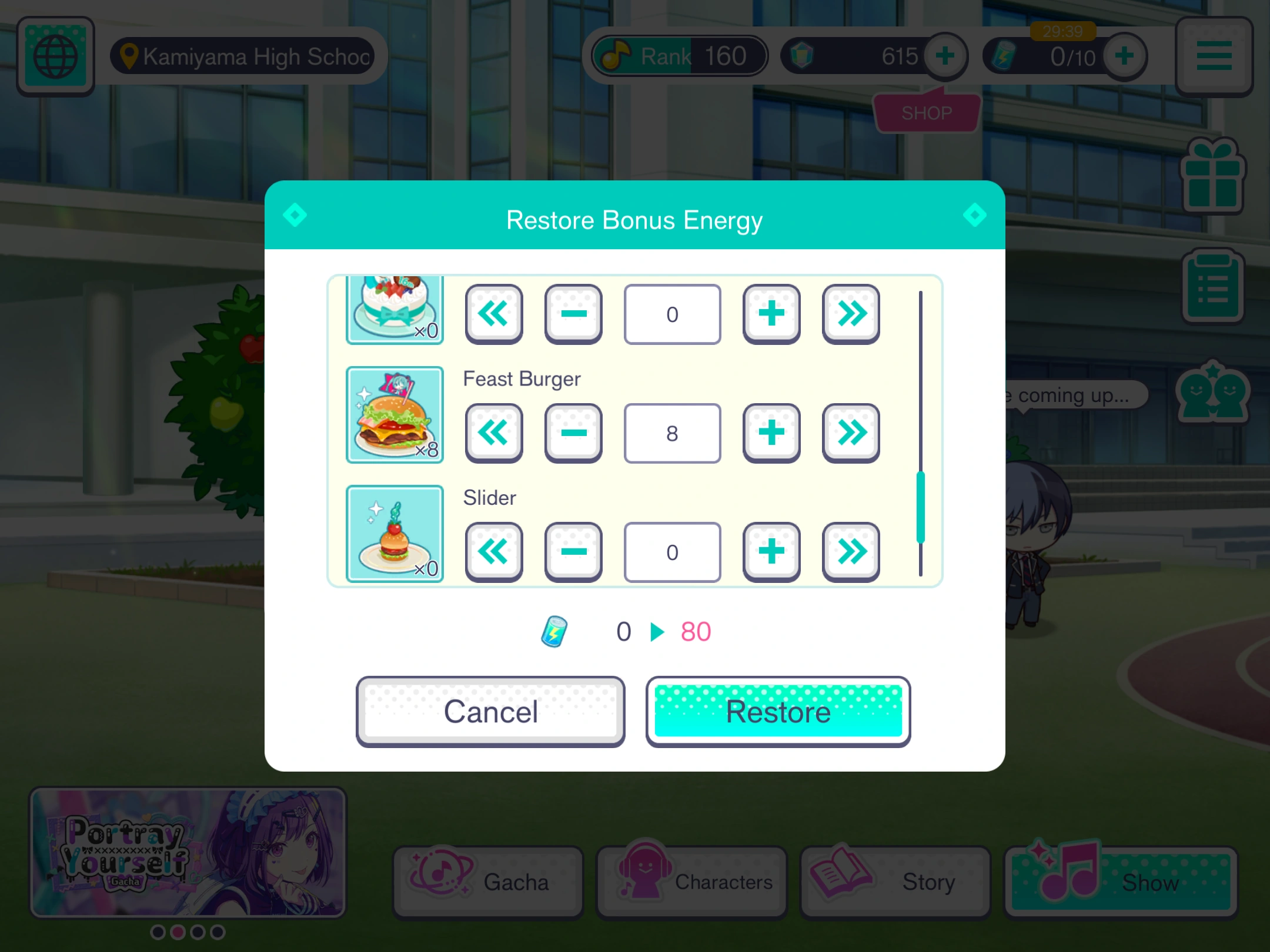Increase the Feast Burger count with plus
The height and width of the screenshot is (952, 1270).
click(771, 433)
